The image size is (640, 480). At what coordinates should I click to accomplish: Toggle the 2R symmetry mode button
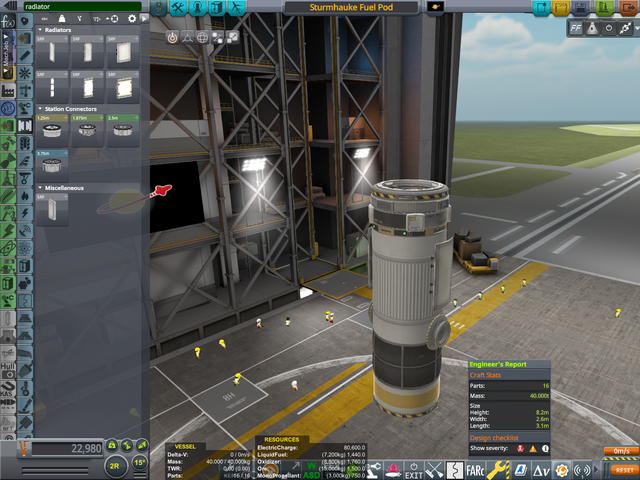[x=115, y=465]
